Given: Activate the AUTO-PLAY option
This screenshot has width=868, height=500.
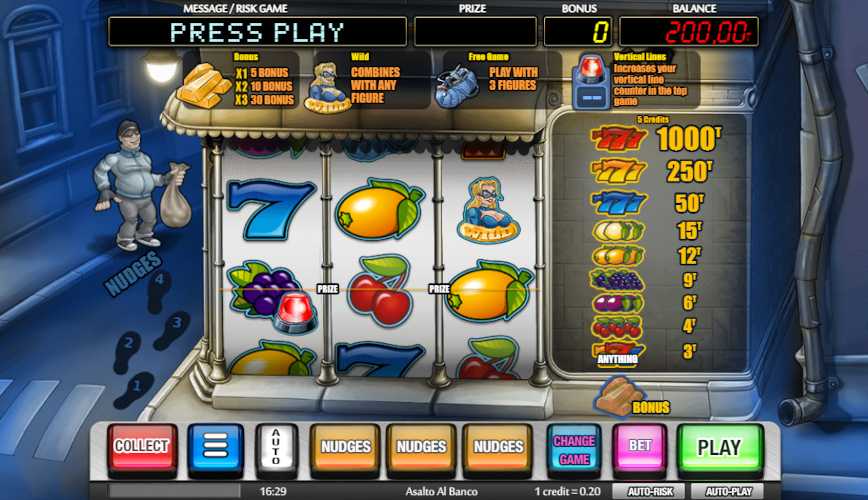Looking at the screenshot, I should pyautogui.click(x=729, y=492).
